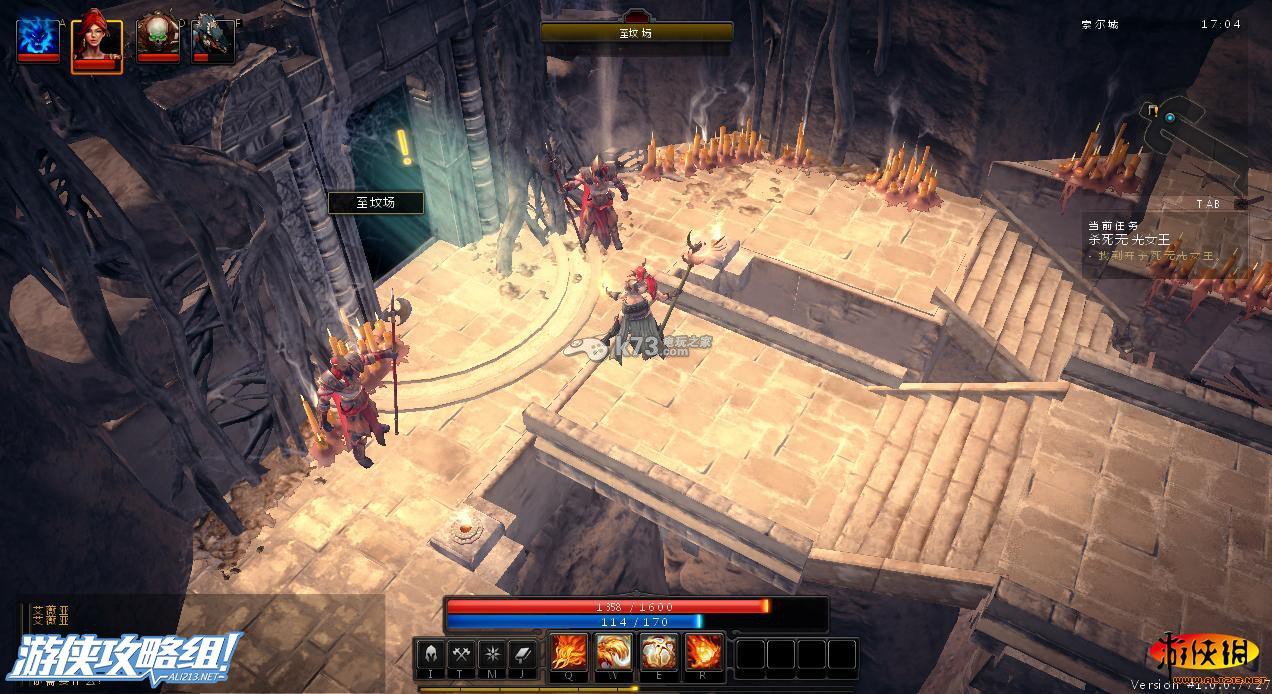Viewport: 1272px width, 694px height.
Task: Select the armored beast character portrait
Action: click(213, 38)
